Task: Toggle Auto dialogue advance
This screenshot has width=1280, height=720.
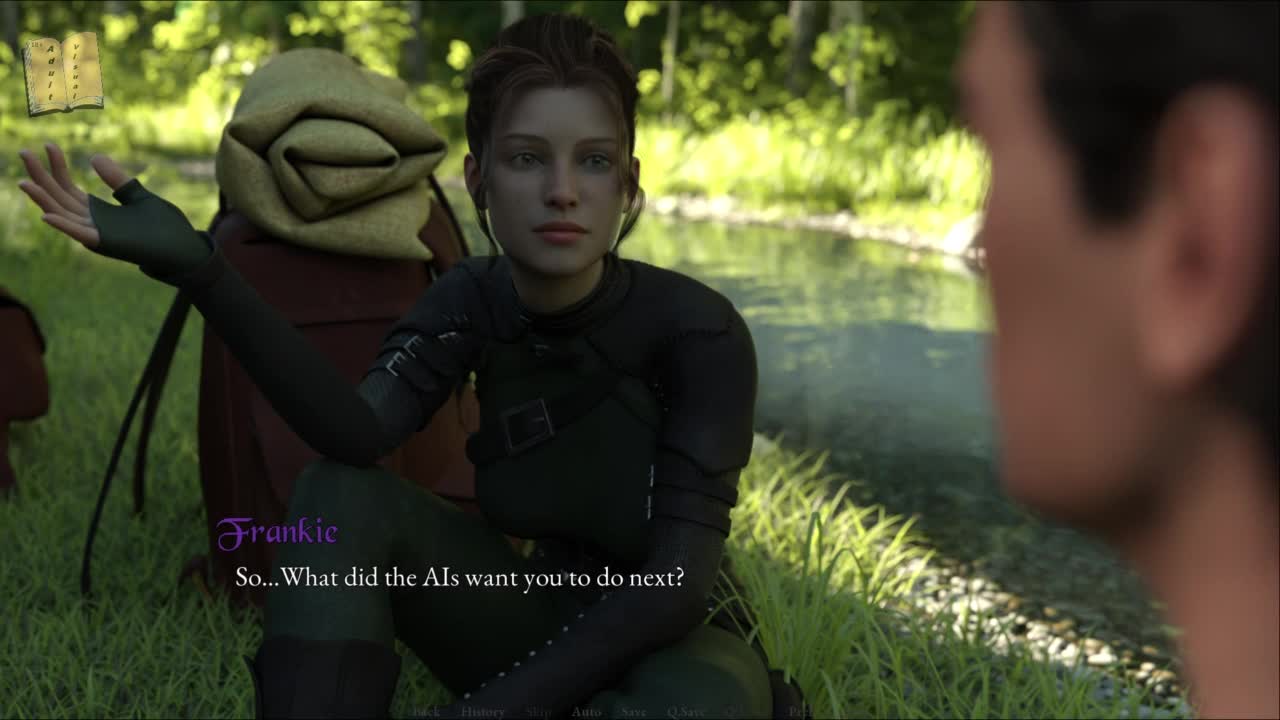Action: (x=586, y=712)
